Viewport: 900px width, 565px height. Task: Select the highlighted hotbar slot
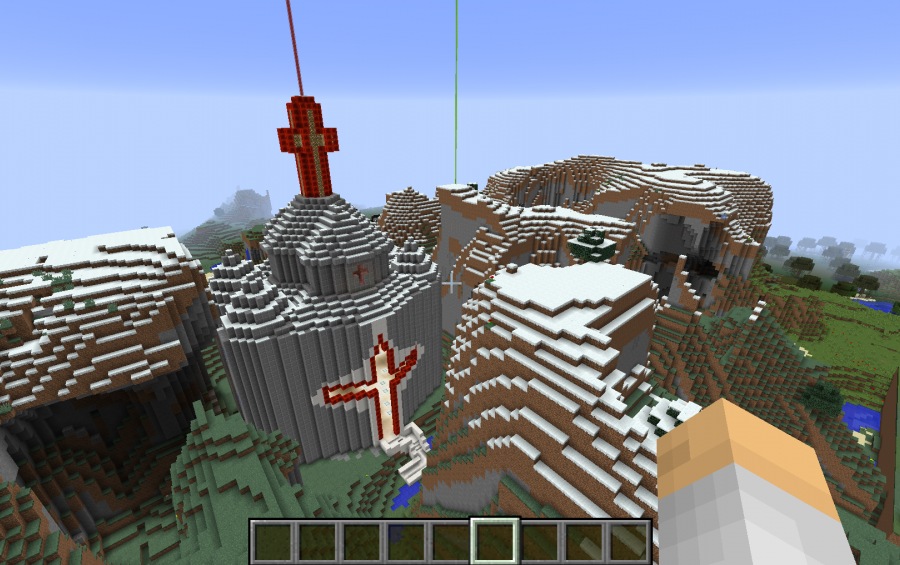point(494,541)
